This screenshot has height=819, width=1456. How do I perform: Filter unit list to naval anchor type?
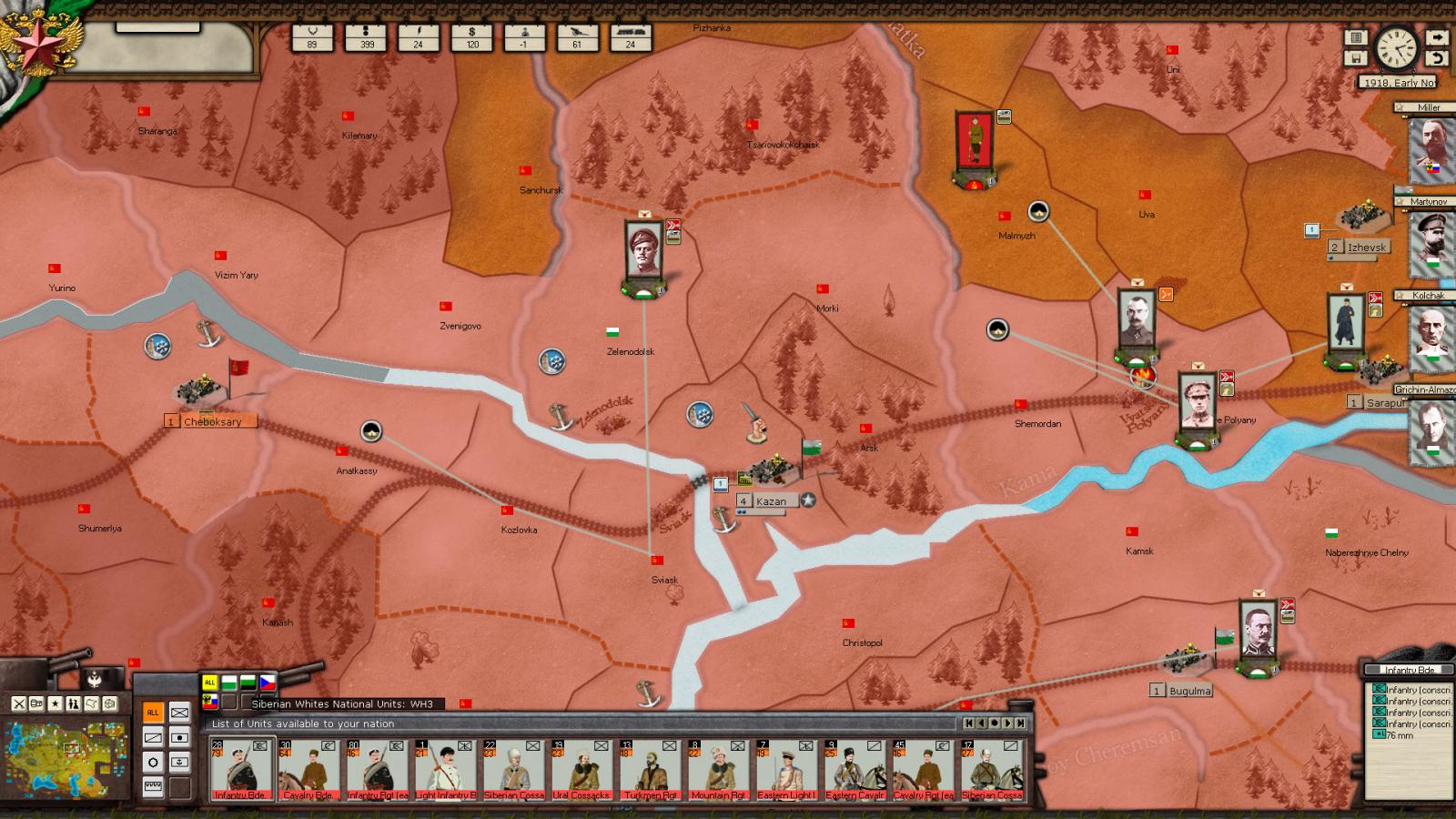click(x=180, y=762)
